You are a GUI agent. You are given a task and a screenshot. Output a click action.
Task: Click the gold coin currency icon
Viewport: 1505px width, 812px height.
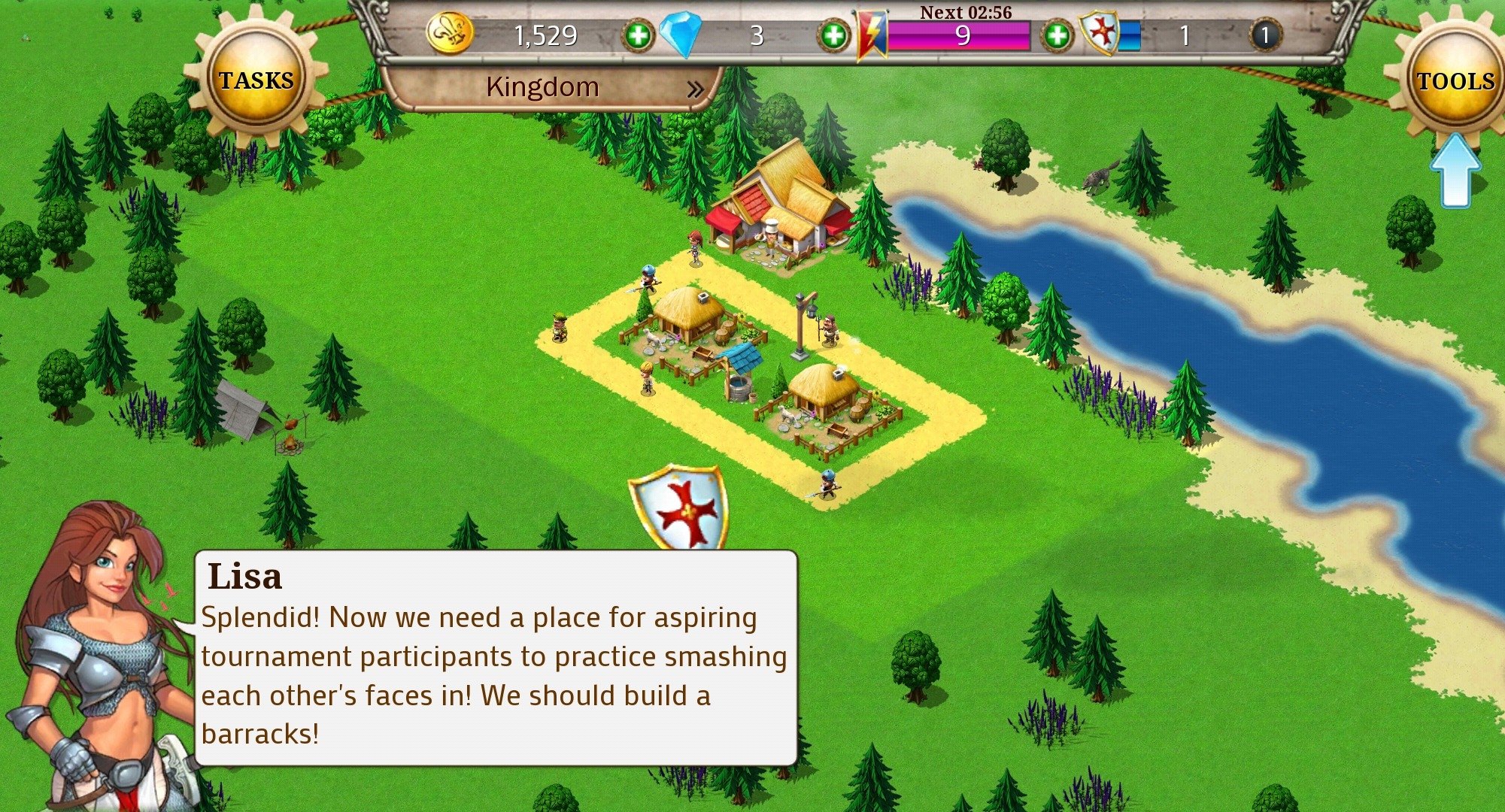[450, 34]
